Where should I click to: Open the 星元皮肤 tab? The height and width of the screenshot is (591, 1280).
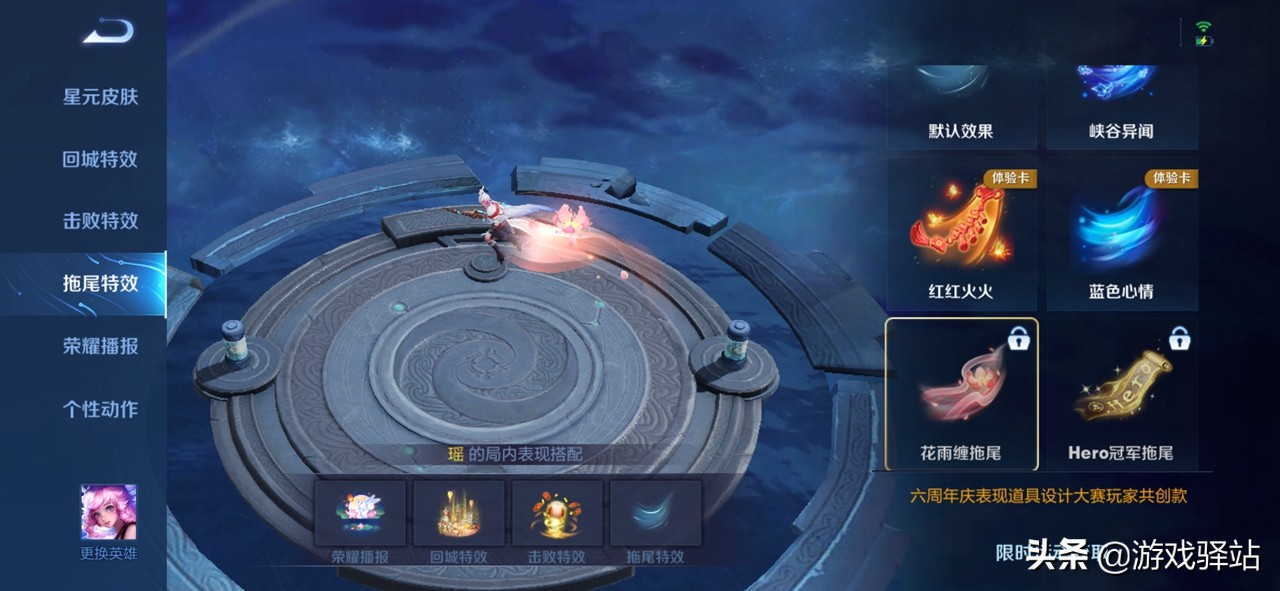[100, 97]
